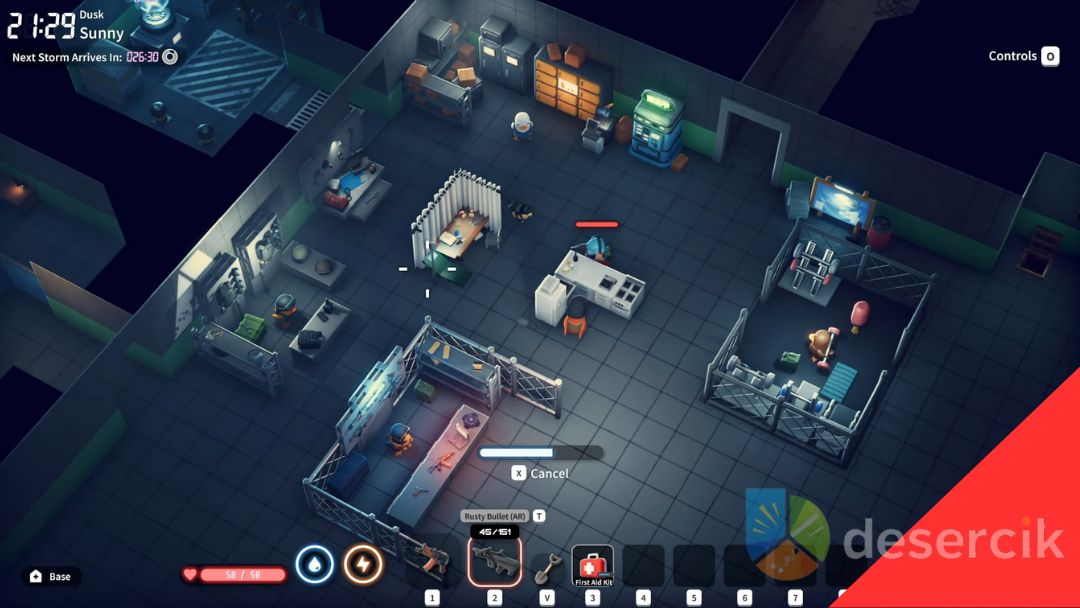
Task: Choose the shovel melee slot
Action: (546, 566)
